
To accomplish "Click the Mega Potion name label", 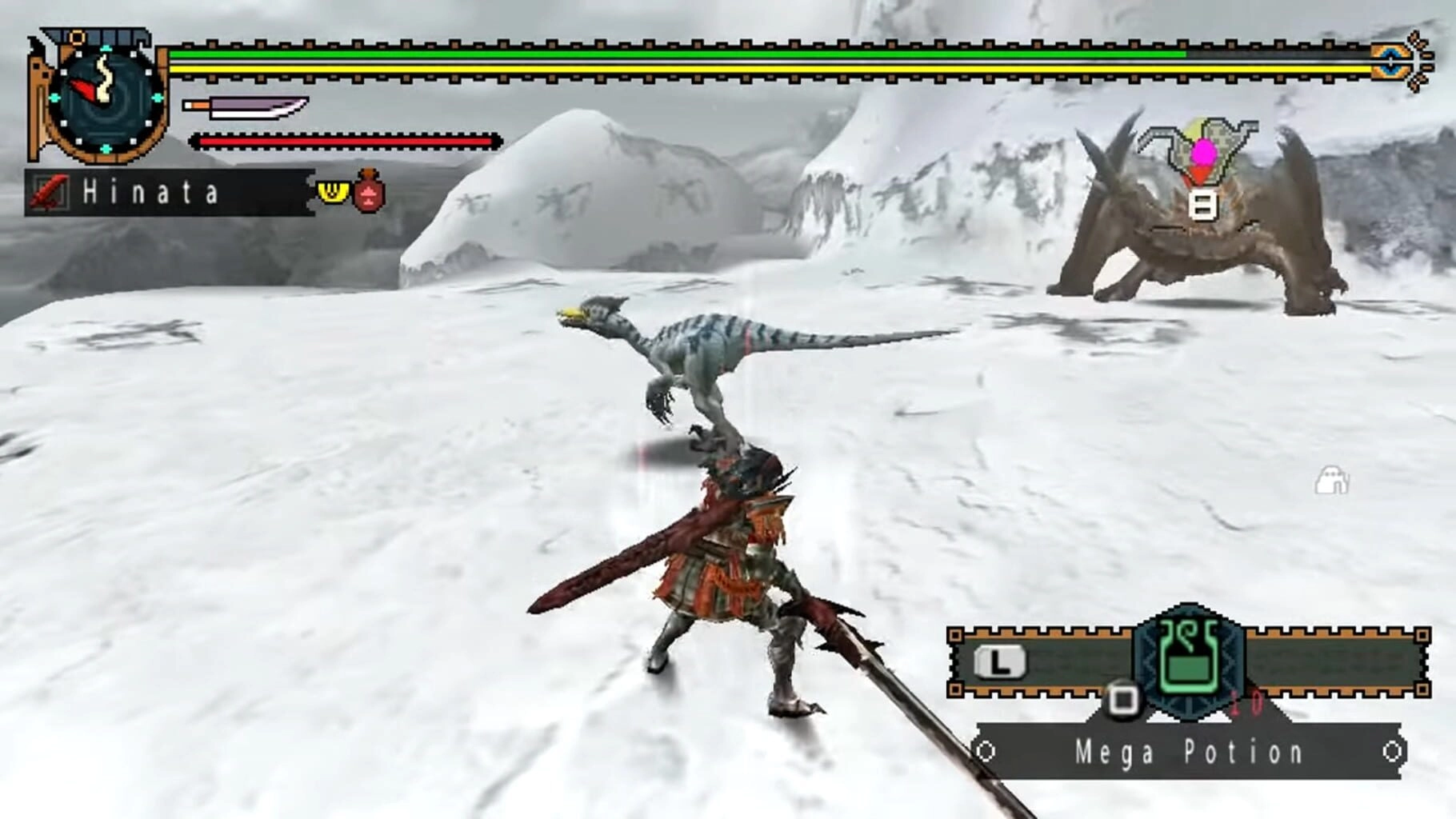I will click(1189, 752).
